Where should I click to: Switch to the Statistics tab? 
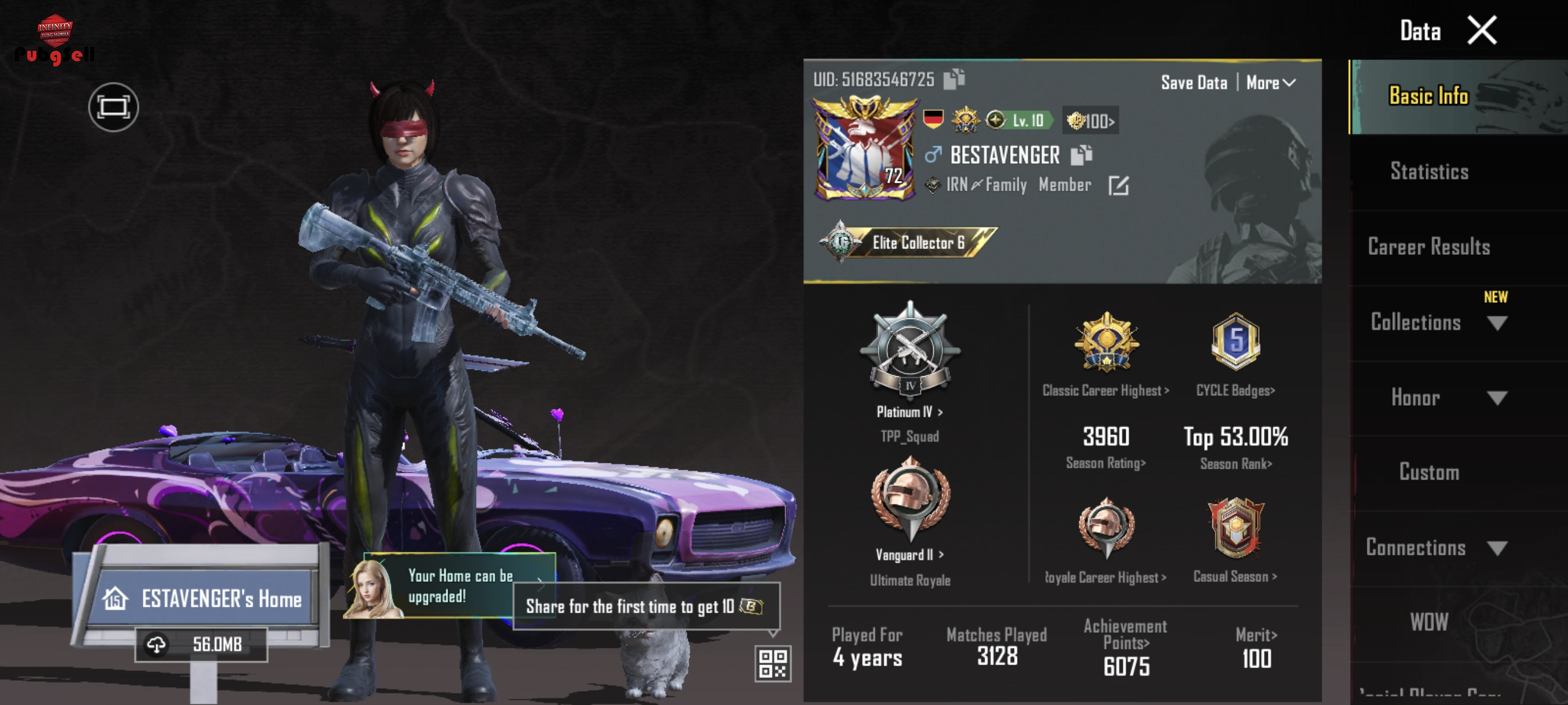pos(1429,172)
